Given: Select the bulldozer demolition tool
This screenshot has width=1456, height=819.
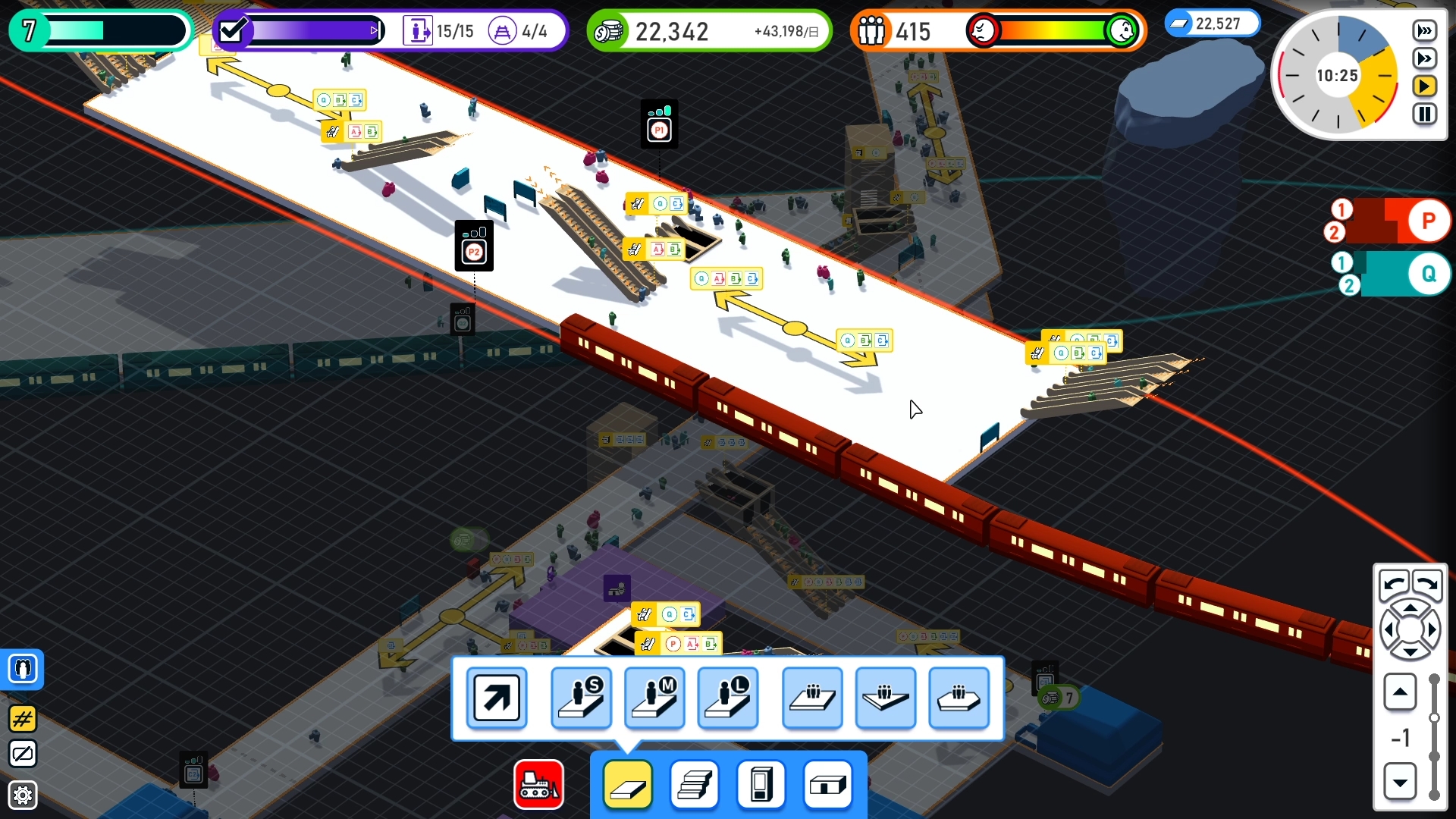Looking at the screenshot, I should click(x=538, y=785).
